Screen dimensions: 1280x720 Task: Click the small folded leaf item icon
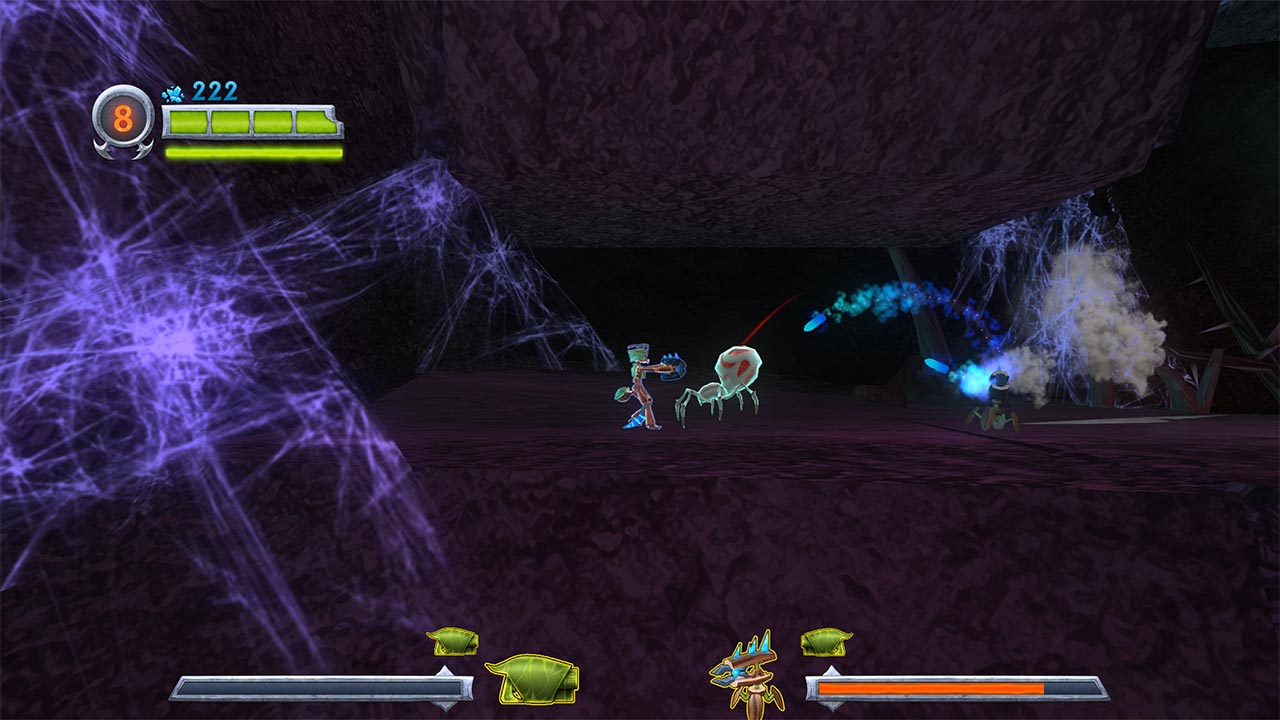tap(451, 642)
